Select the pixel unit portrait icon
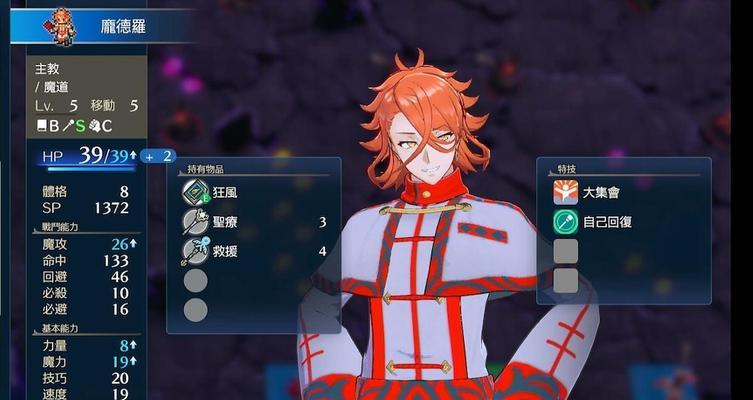 point(62,24)
